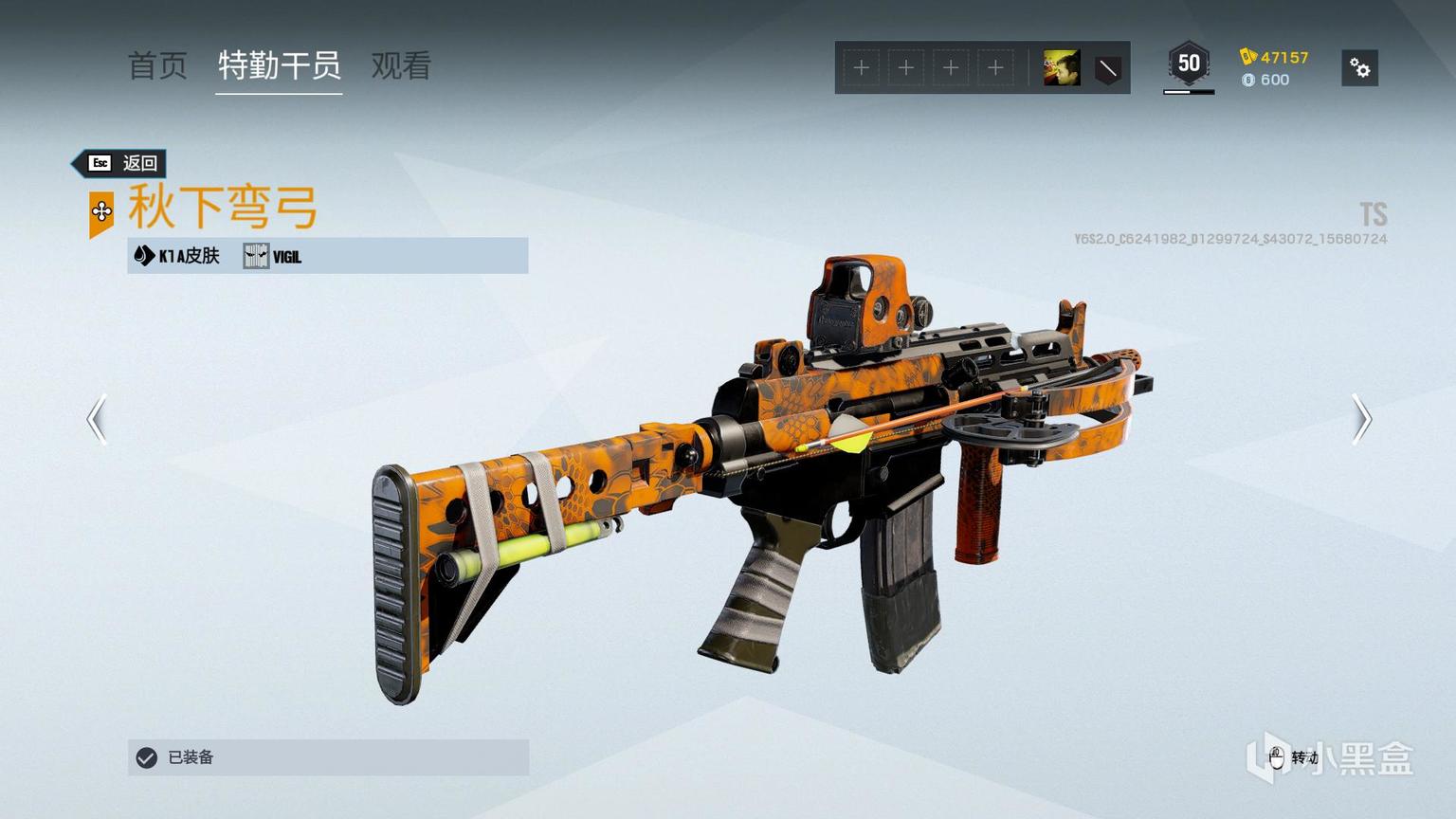Select the K1A皮肤 skin tag
Image resolution: width=1456 pixels, height=819 pixels.
[x=178, y=256]
